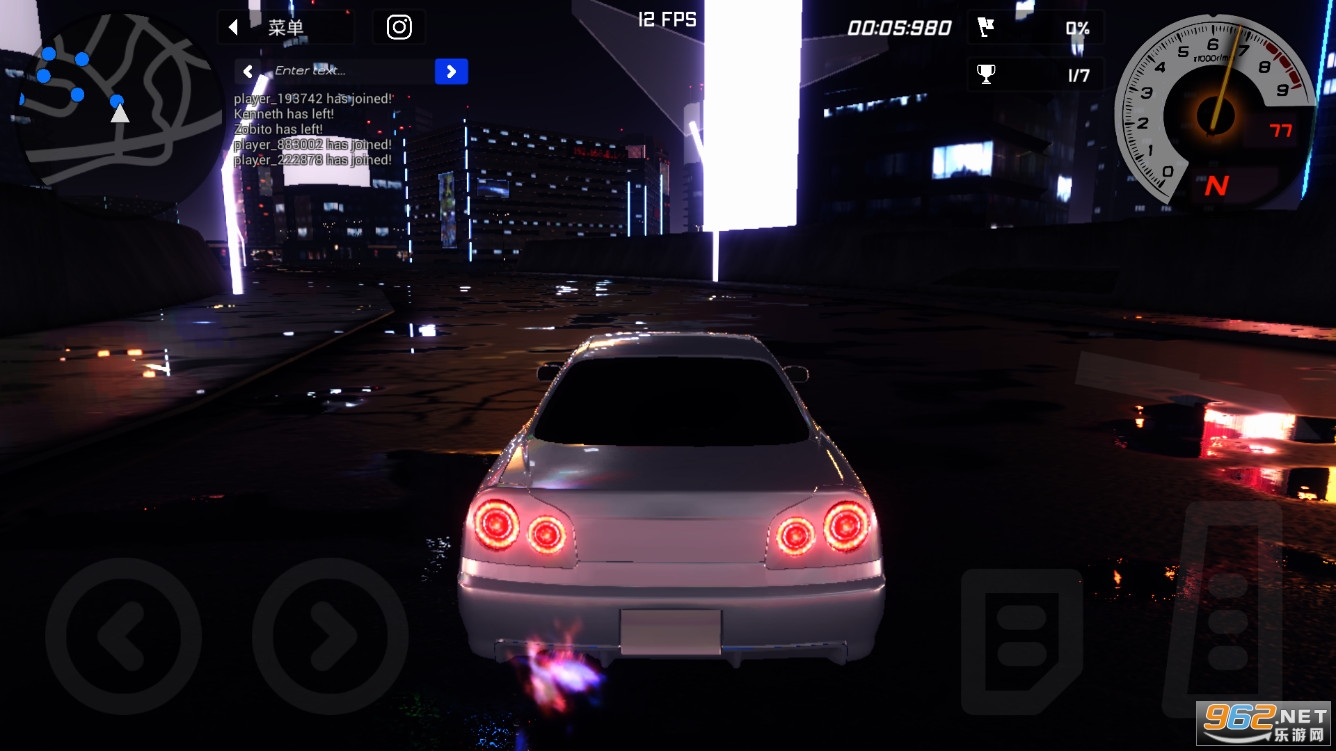Open the Instagram camera icon
This screenshot has width=1336, height=751.
(x=399, y=27)
